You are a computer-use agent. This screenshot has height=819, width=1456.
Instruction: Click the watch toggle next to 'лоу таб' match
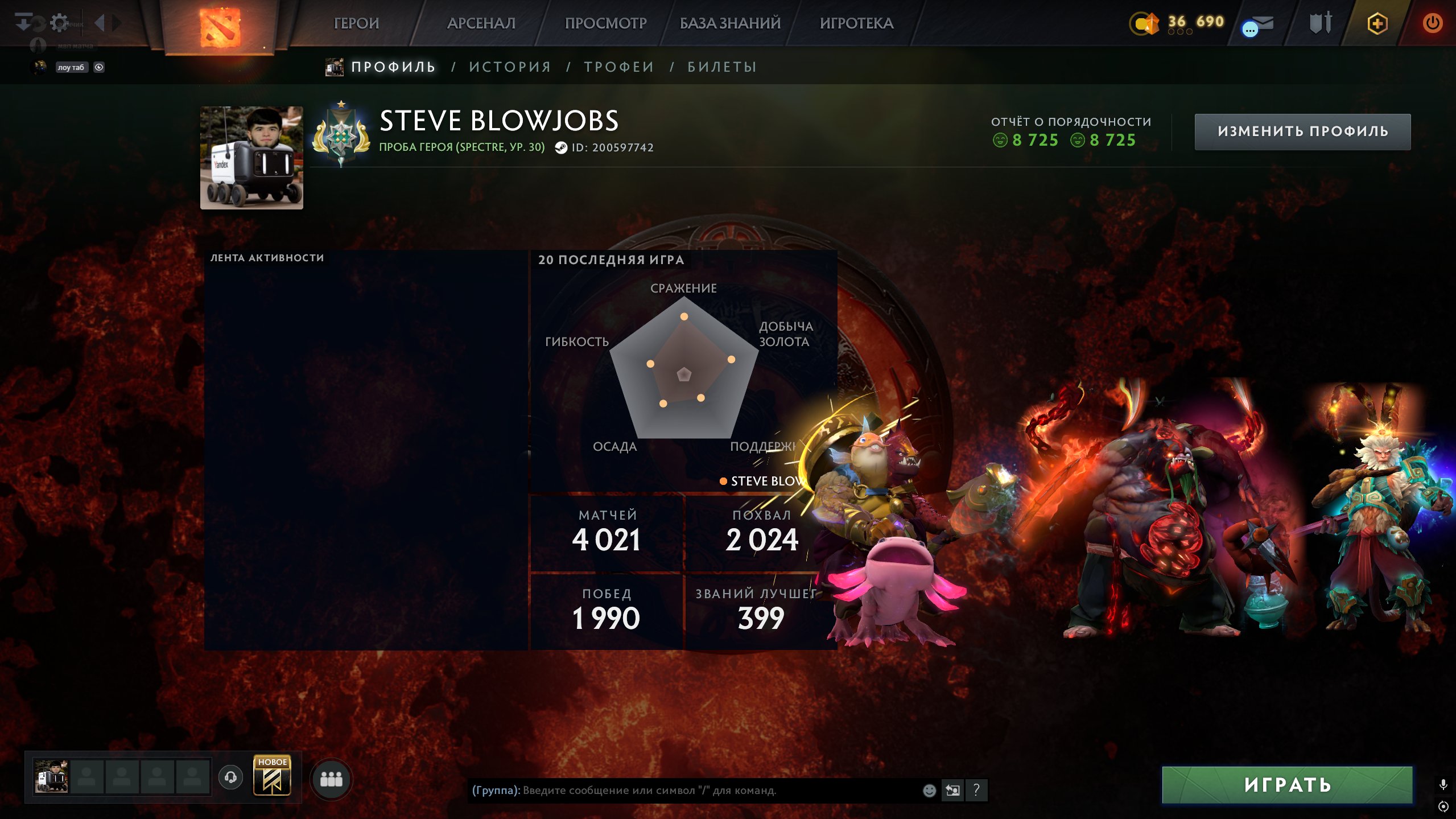(x=100, y=68)
